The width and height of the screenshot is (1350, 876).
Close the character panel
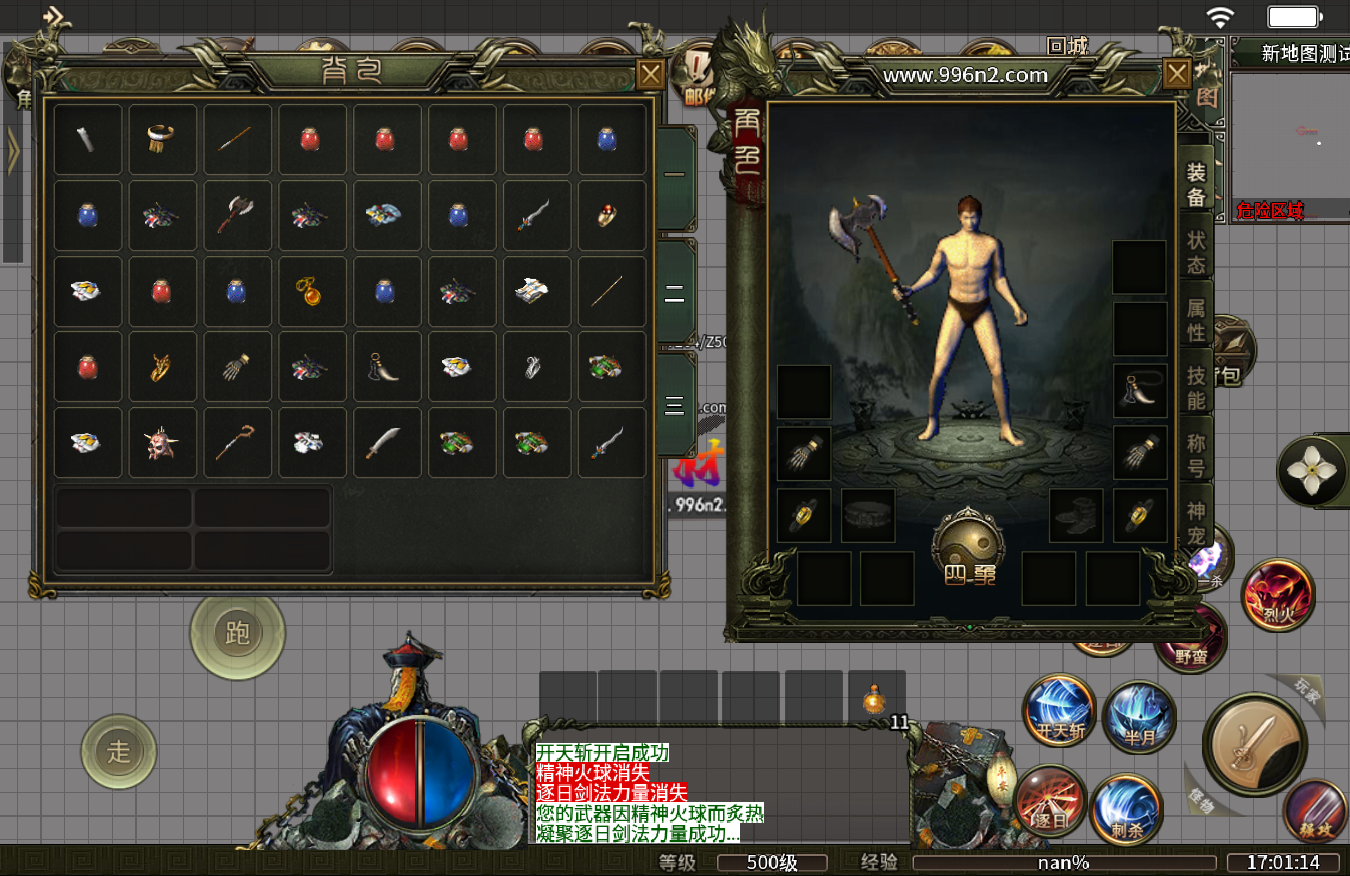[x=1177, y=73]
